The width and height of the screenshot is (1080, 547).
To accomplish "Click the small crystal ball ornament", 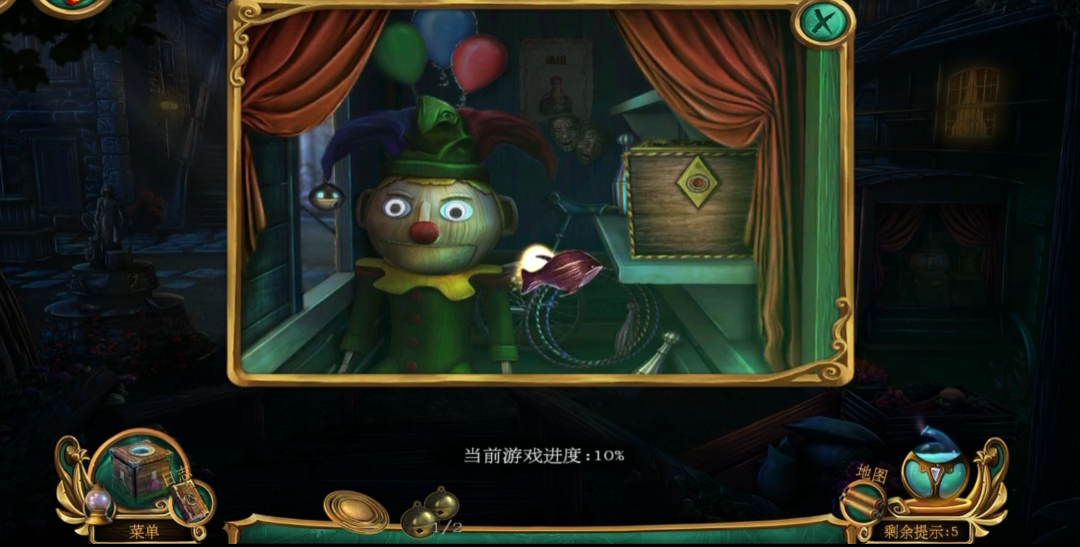I will tap(97, 501).
